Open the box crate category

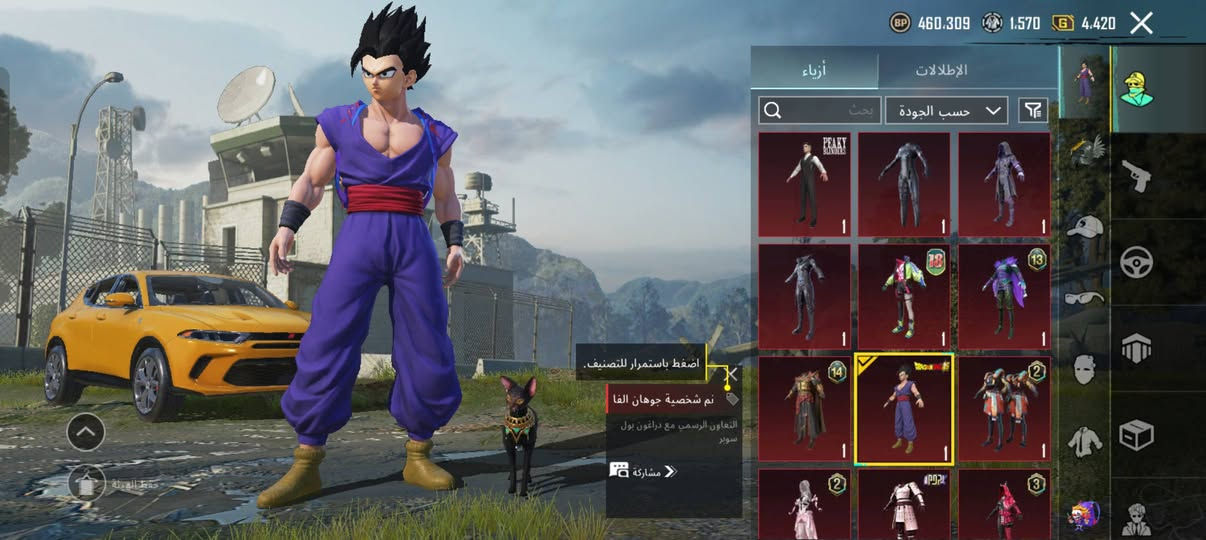pyautogui.click(x=1136, y=434)
